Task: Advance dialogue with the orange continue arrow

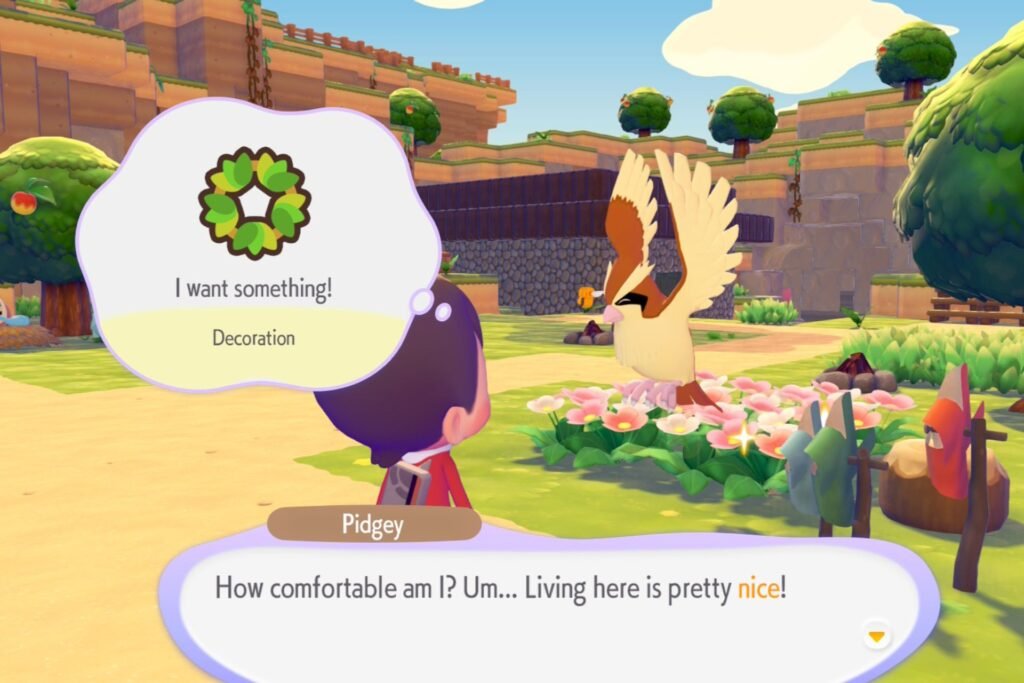Action: pos(877,636)
